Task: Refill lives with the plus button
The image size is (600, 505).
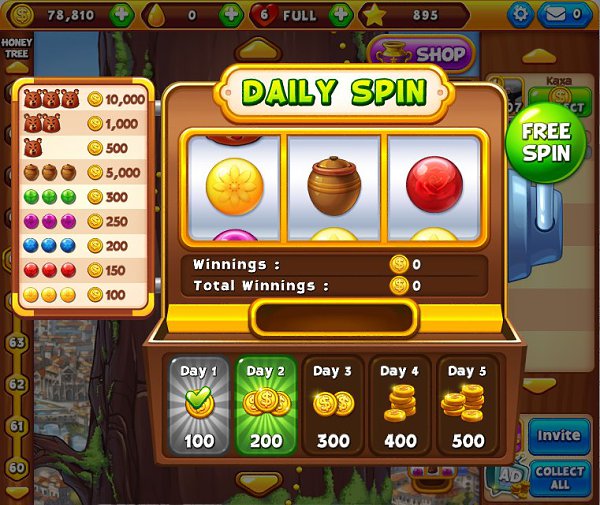Action: [x=340, y=15]
